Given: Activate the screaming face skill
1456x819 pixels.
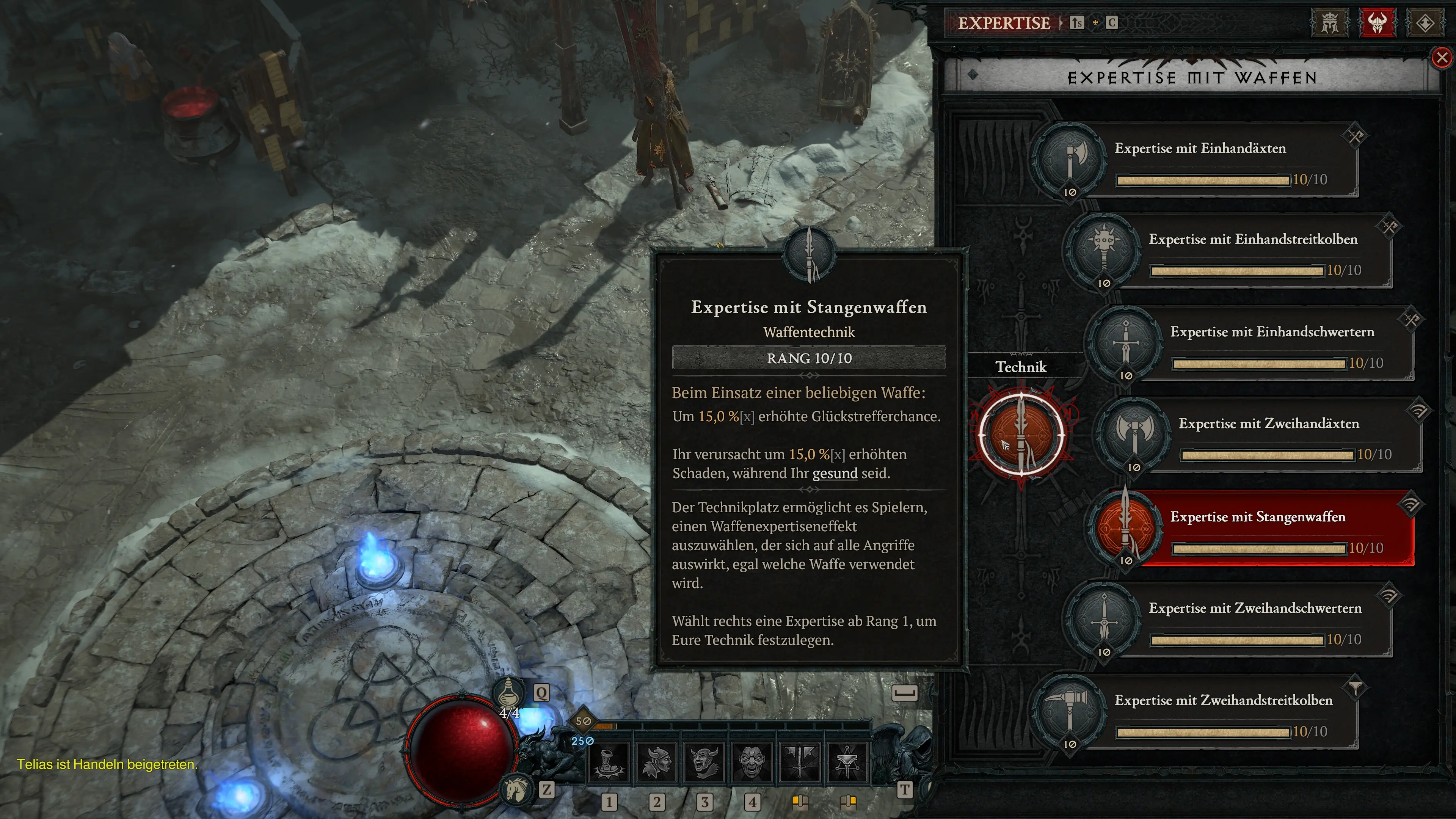Looking at the screenshot, I should point(752,763).
